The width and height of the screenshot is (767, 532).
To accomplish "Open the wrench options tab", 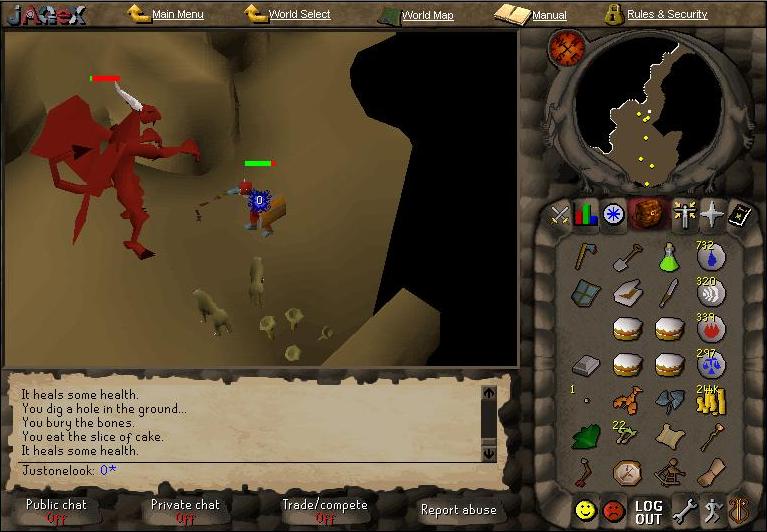I will click(684, 511).
